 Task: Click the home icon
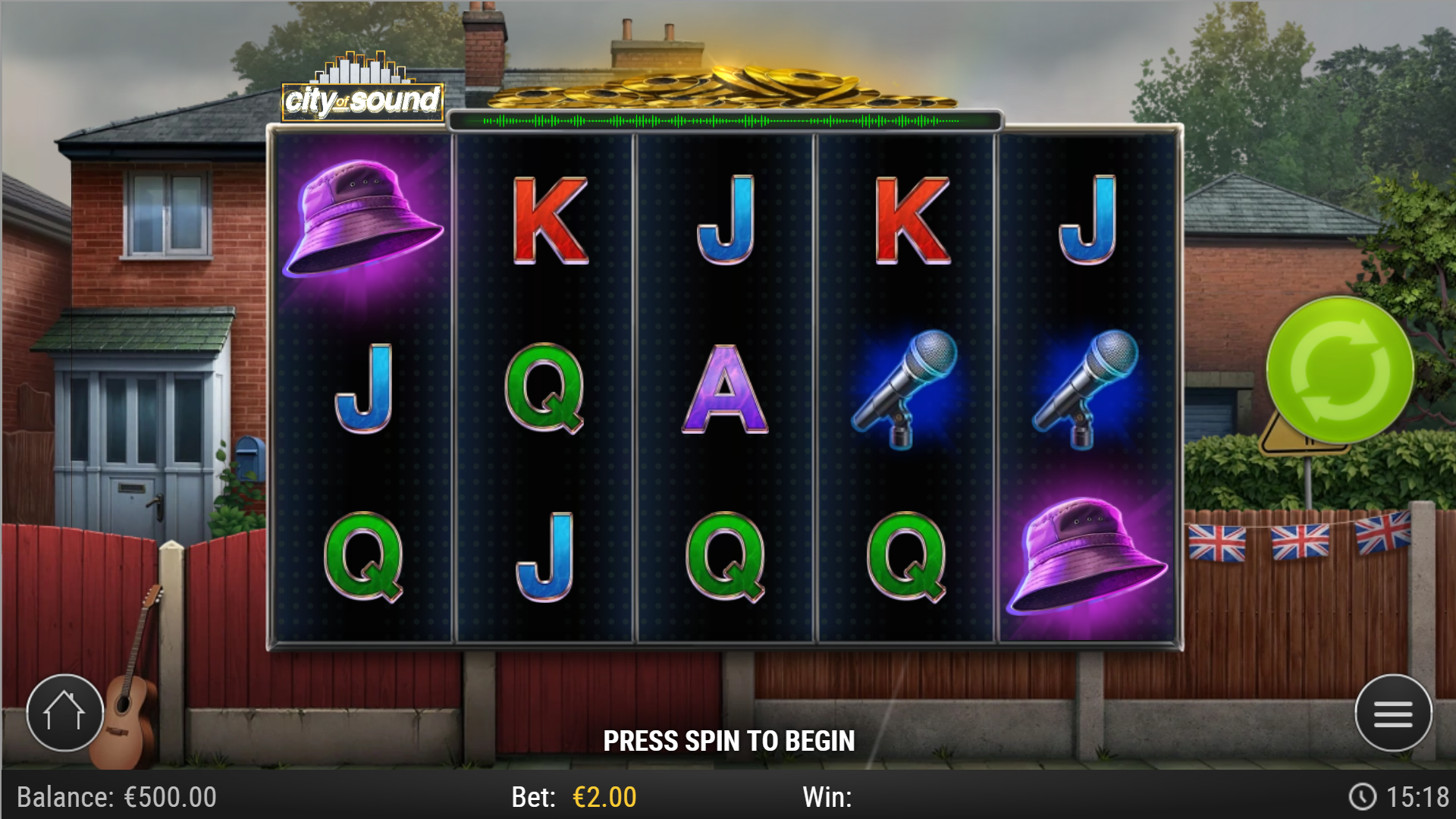tap(64, 711)
